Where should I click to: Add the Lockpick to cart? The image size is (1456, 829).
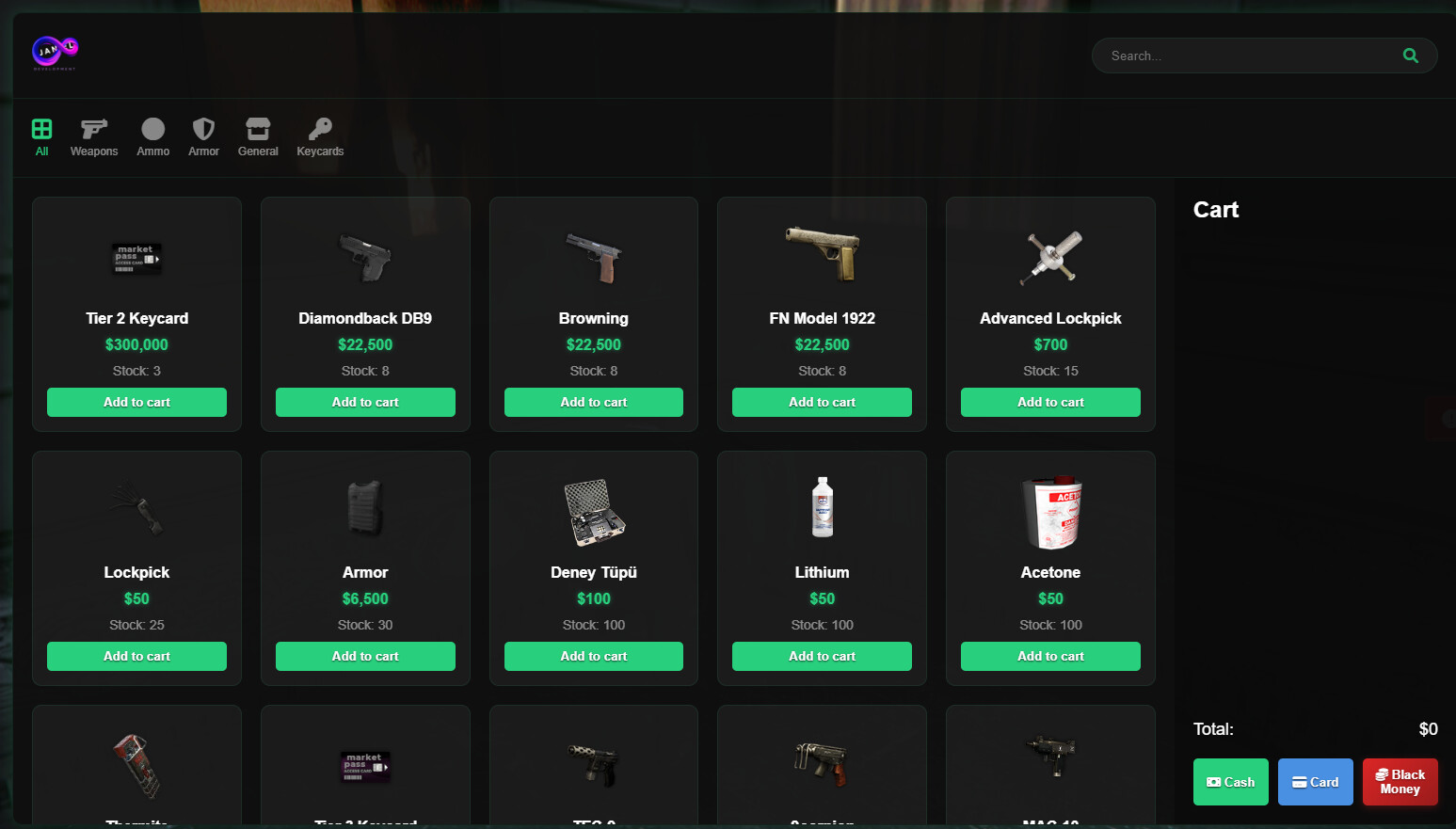click(136, 656)
